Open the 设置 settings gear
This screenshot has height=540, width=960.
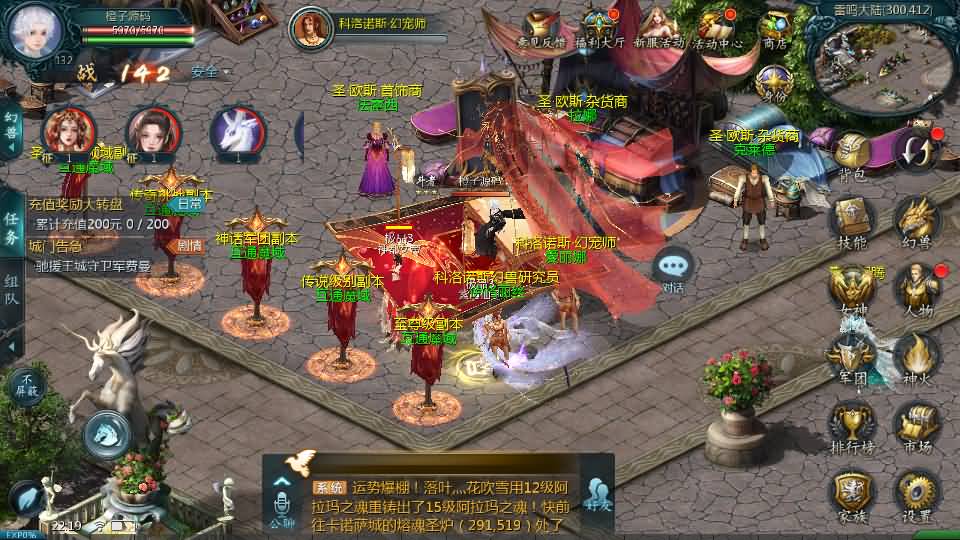coord(916,493)
